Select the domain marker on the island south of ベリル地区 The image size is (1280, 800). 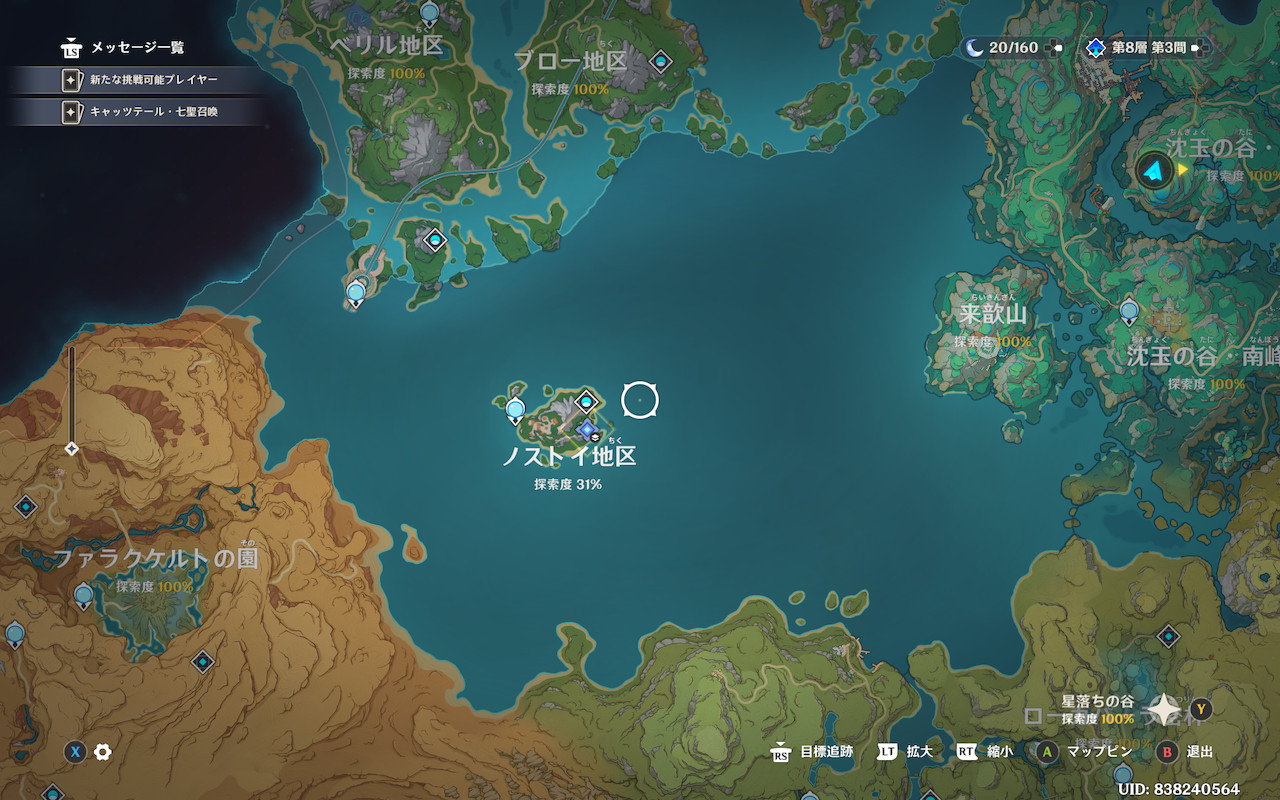434,240
